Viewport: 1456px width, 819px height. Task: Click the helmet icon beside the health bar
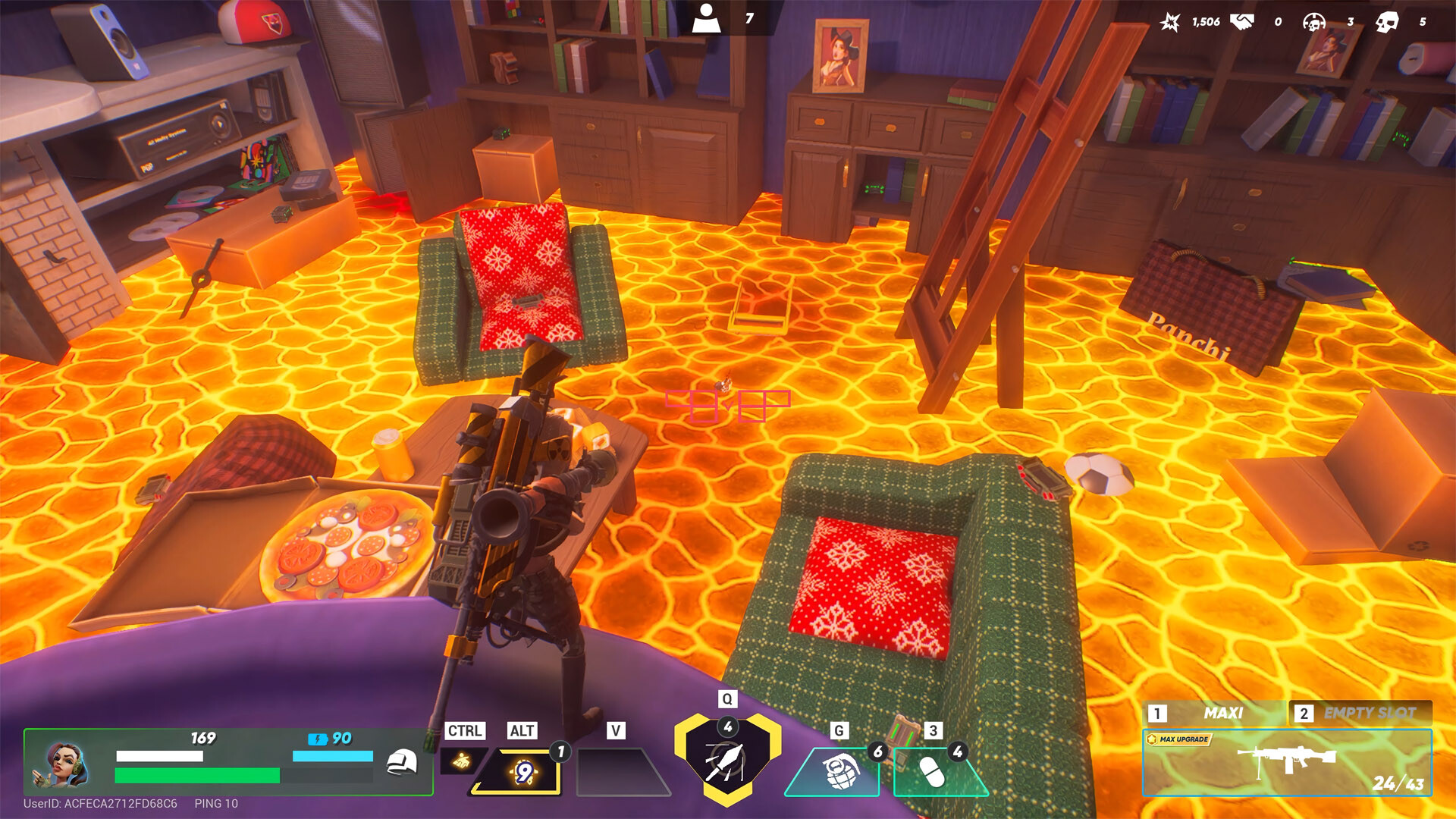point(403,762)
